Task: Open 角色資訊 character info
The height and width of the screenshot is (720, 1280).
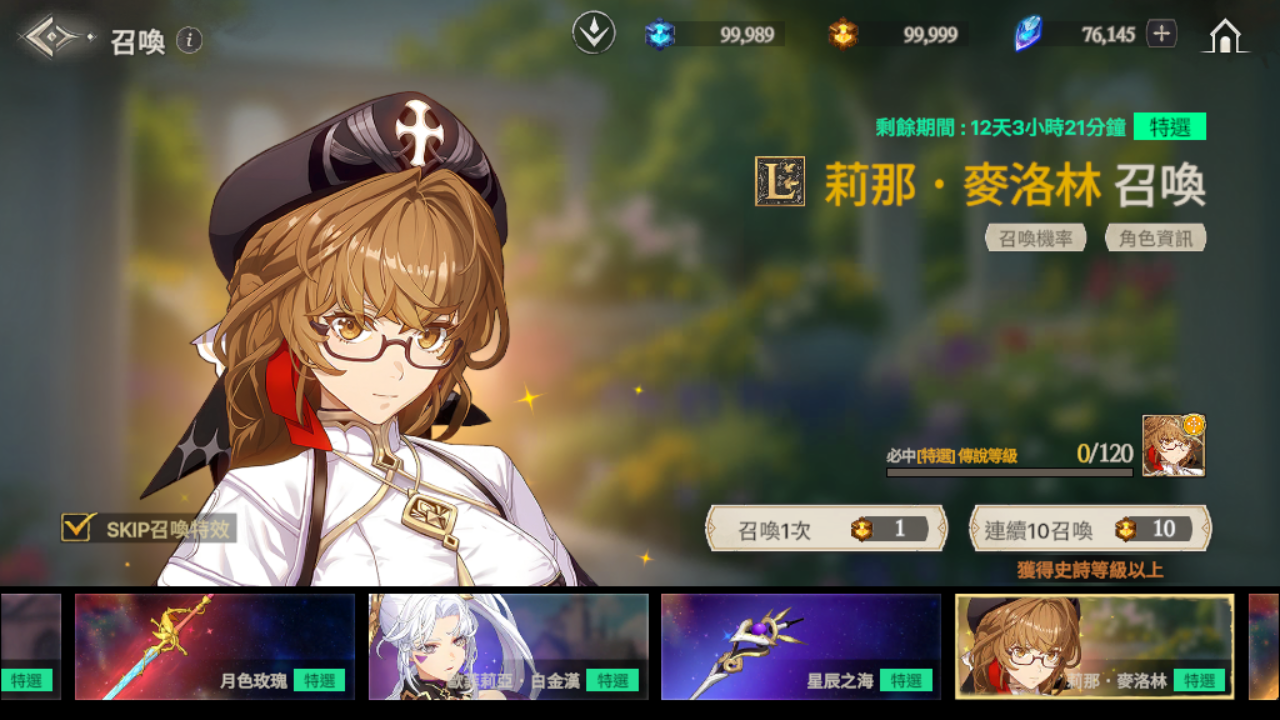Action: pyautogui.click(x=1156, y=238)
